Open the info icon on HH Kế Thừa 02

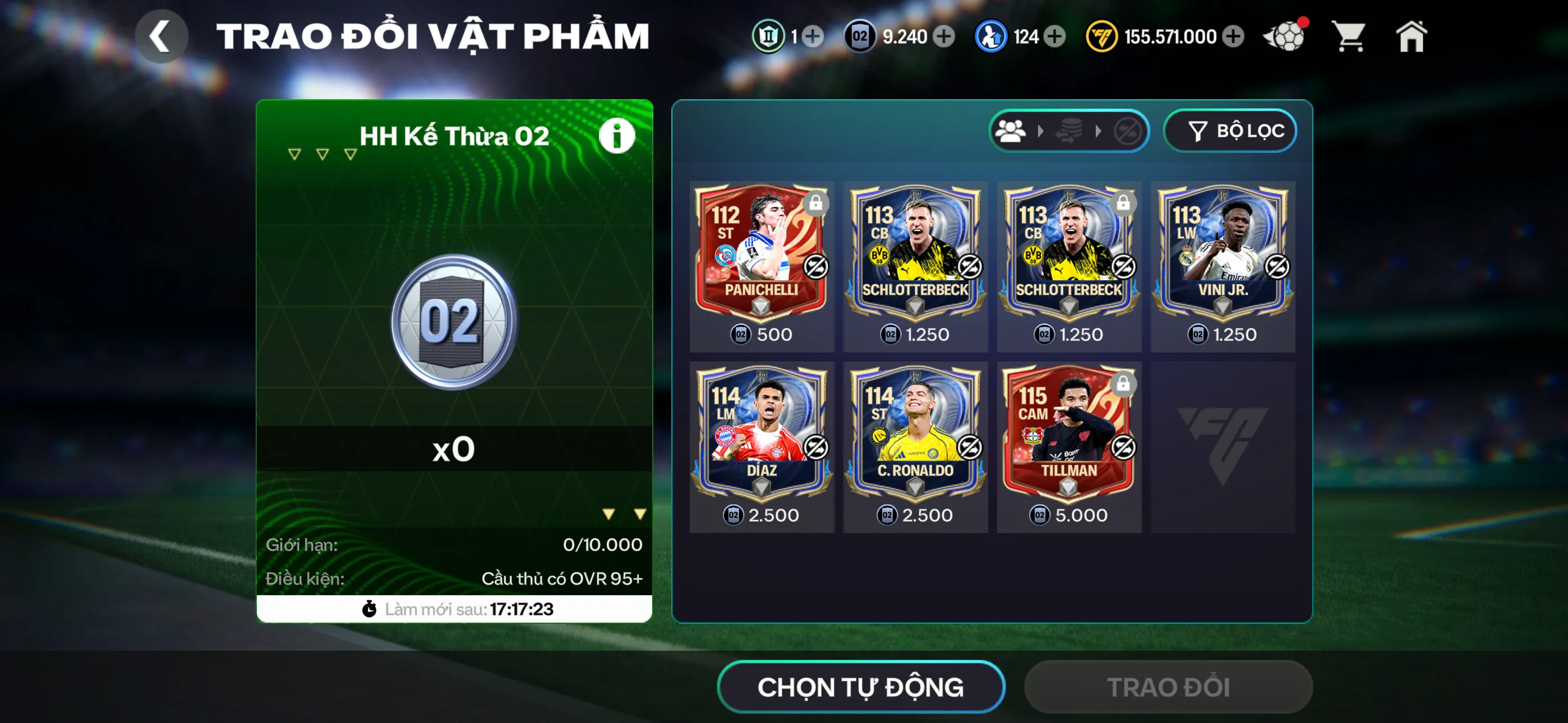tap(617, 135)
